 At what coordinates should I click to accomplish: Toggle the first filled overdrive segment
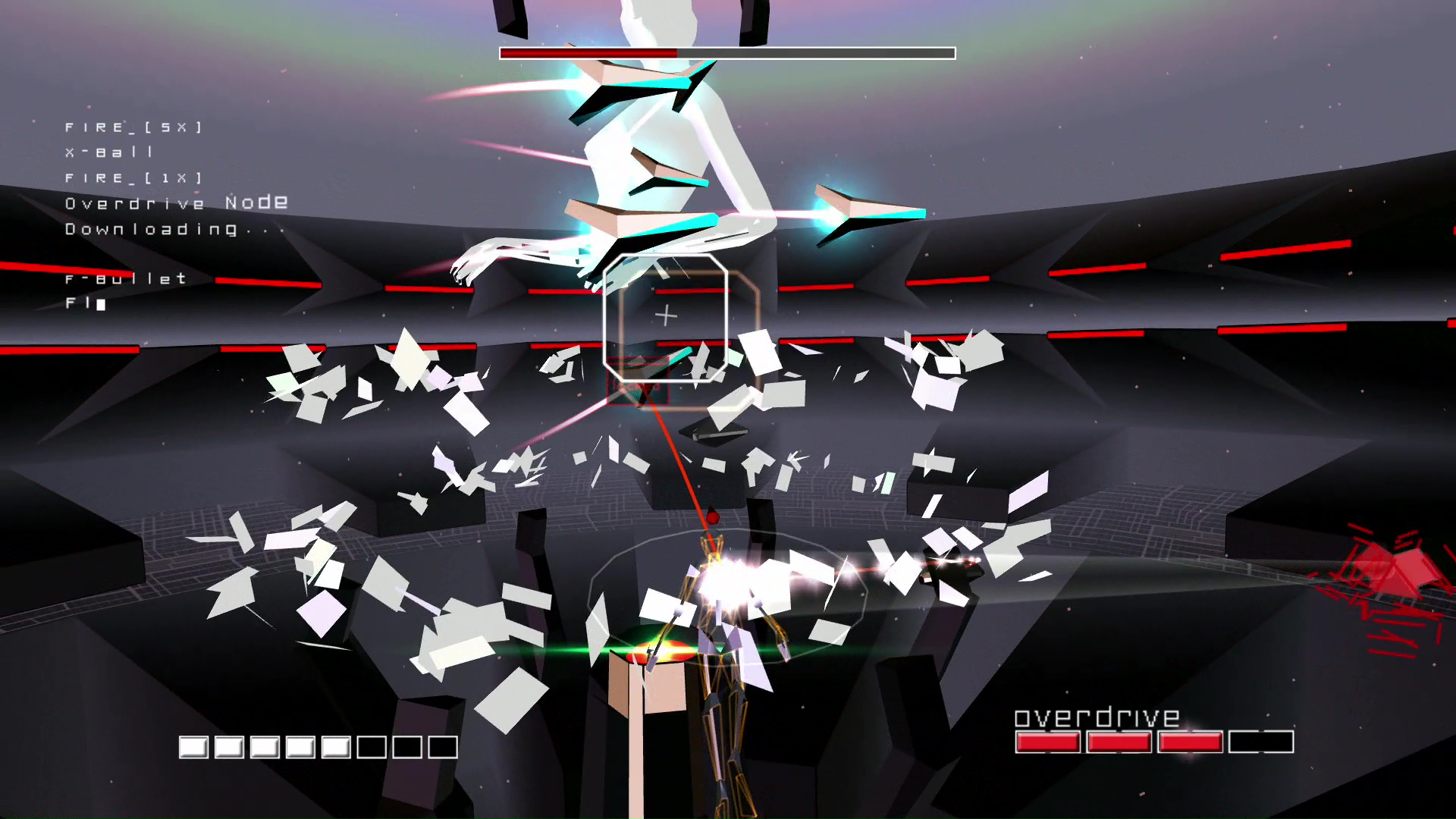pos(1048,741)
